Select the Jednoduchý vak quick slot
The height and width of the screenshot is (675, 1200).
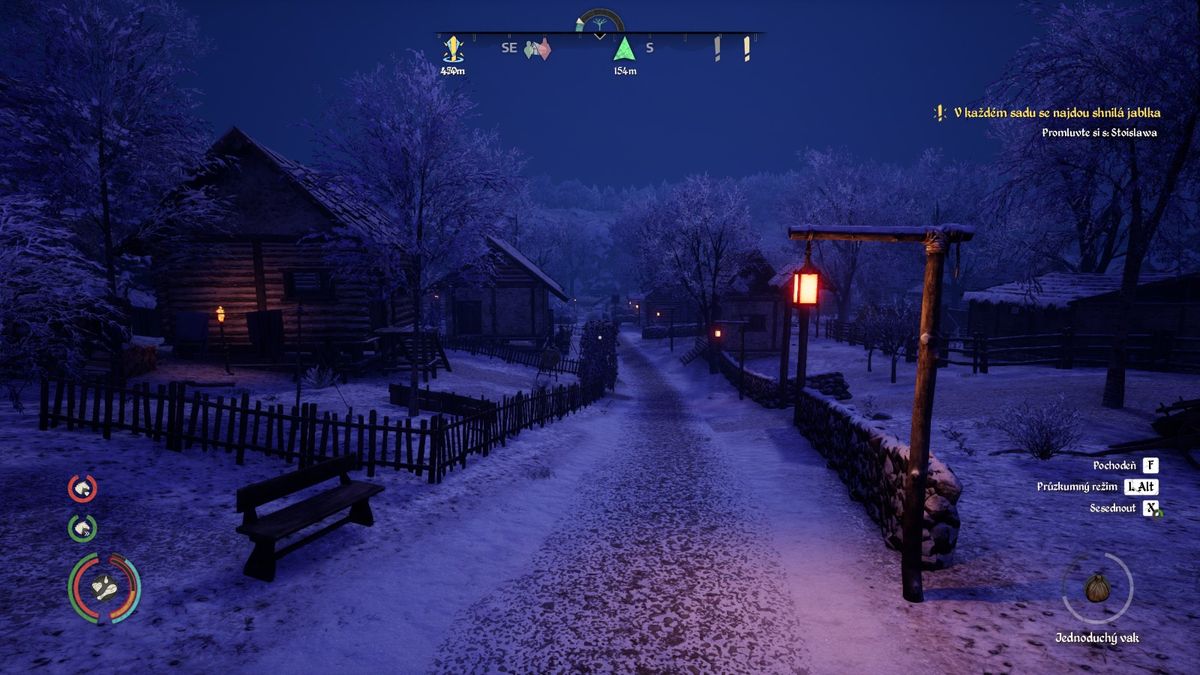tap(1097, 588)
